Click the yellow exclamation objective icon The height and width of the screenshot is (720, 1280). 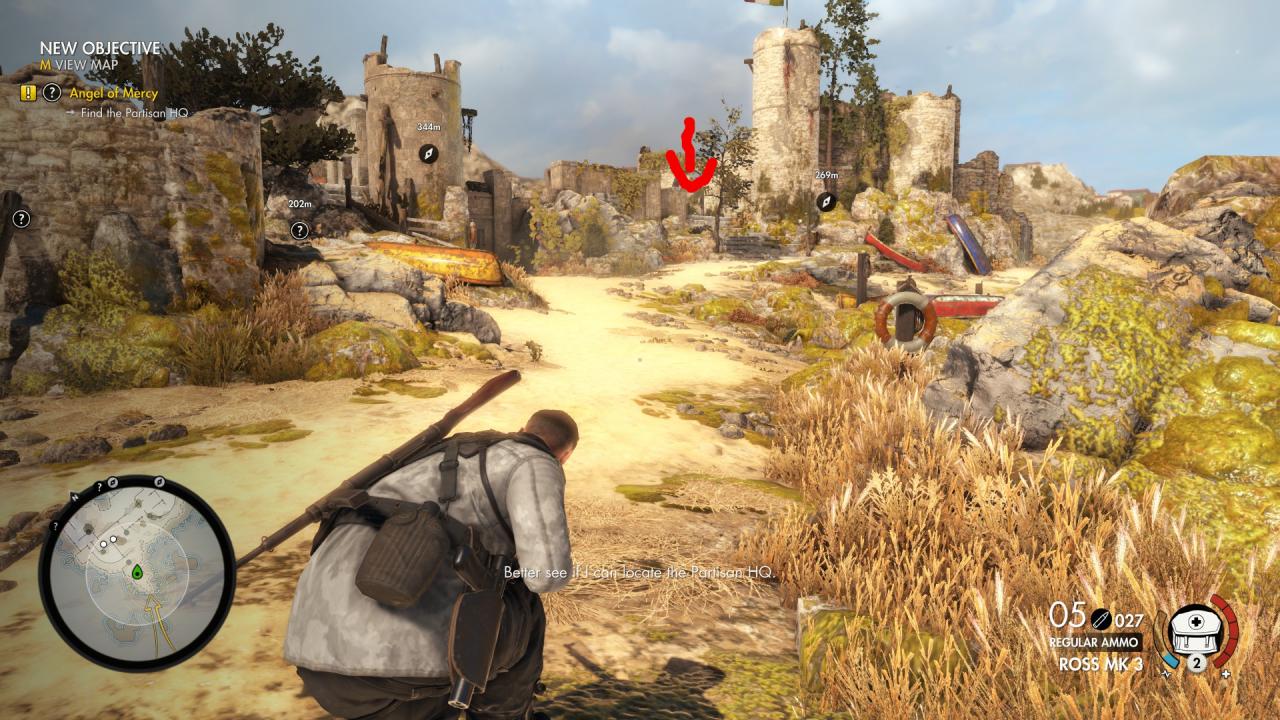coord(27,93)
